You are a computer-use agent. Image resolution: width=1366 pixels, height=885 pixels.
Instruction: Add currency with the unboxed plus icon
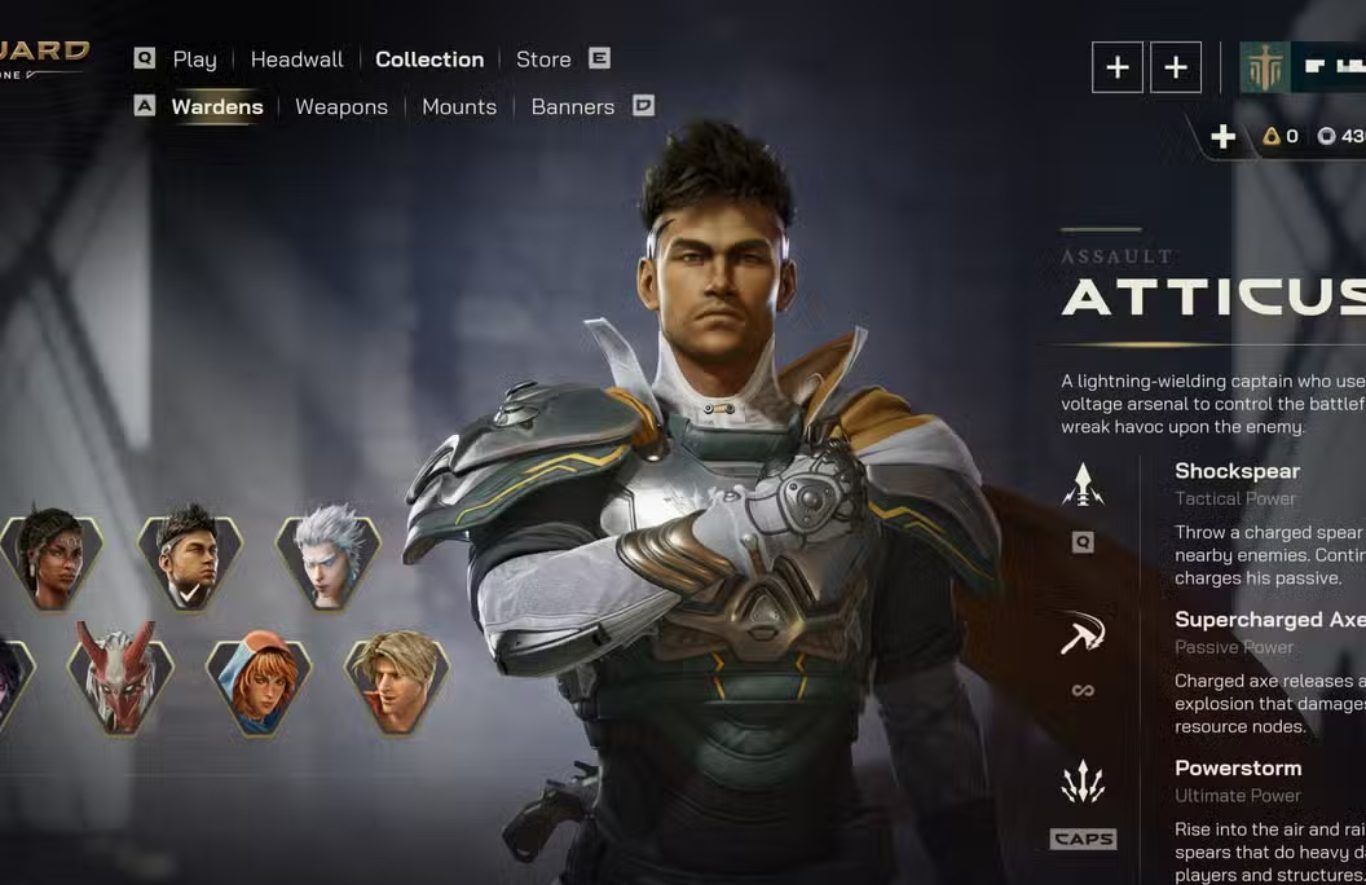click(x=1222, y=137)
